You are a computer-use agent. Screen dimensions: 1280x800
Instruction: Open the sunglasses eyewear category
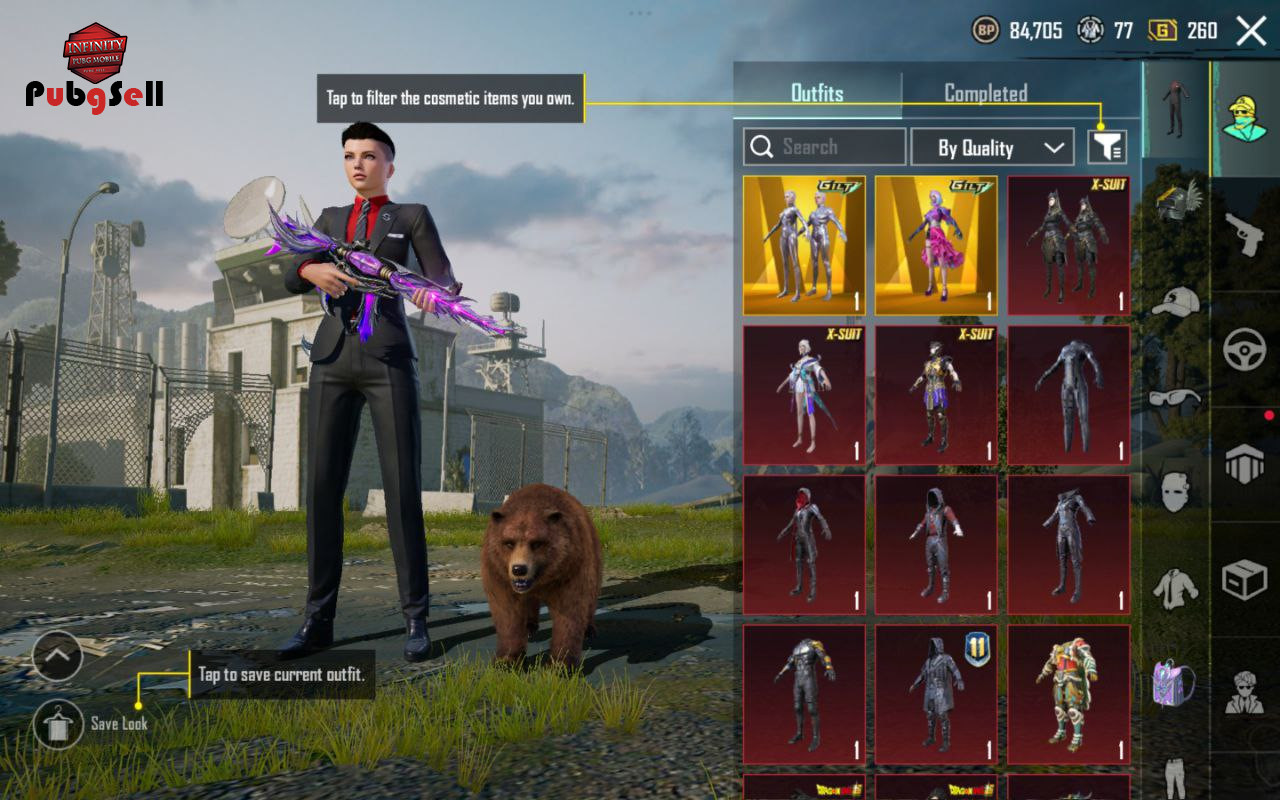1175,397
